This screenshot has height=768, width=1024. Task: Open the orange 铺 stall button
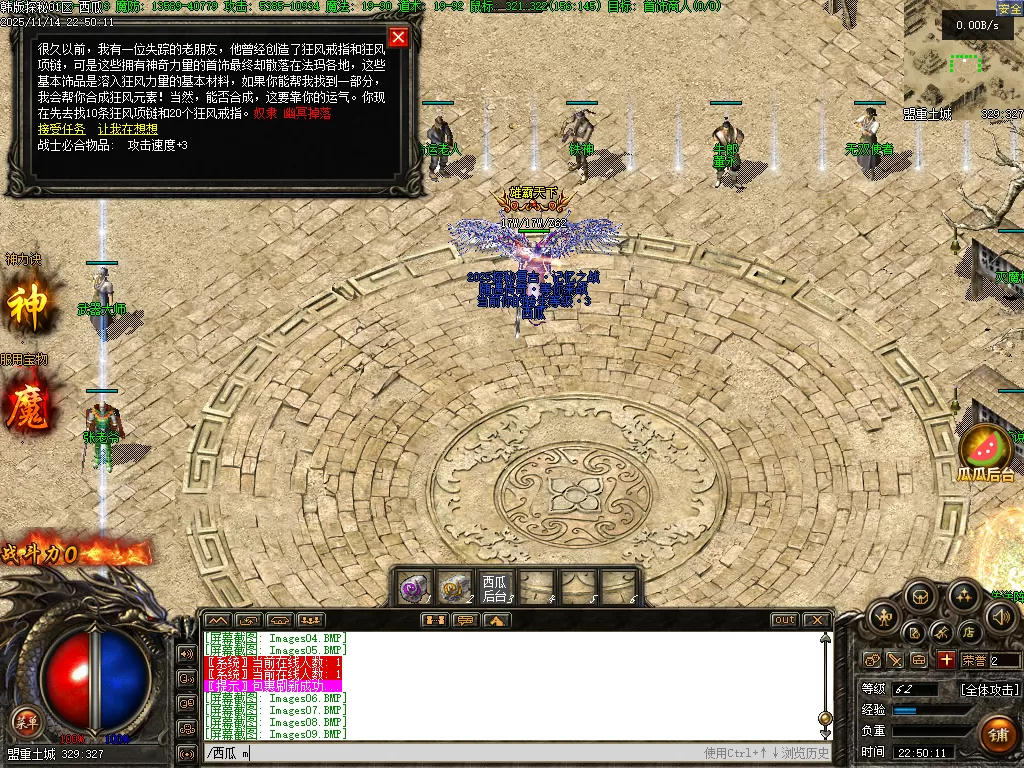pos(997,734)
